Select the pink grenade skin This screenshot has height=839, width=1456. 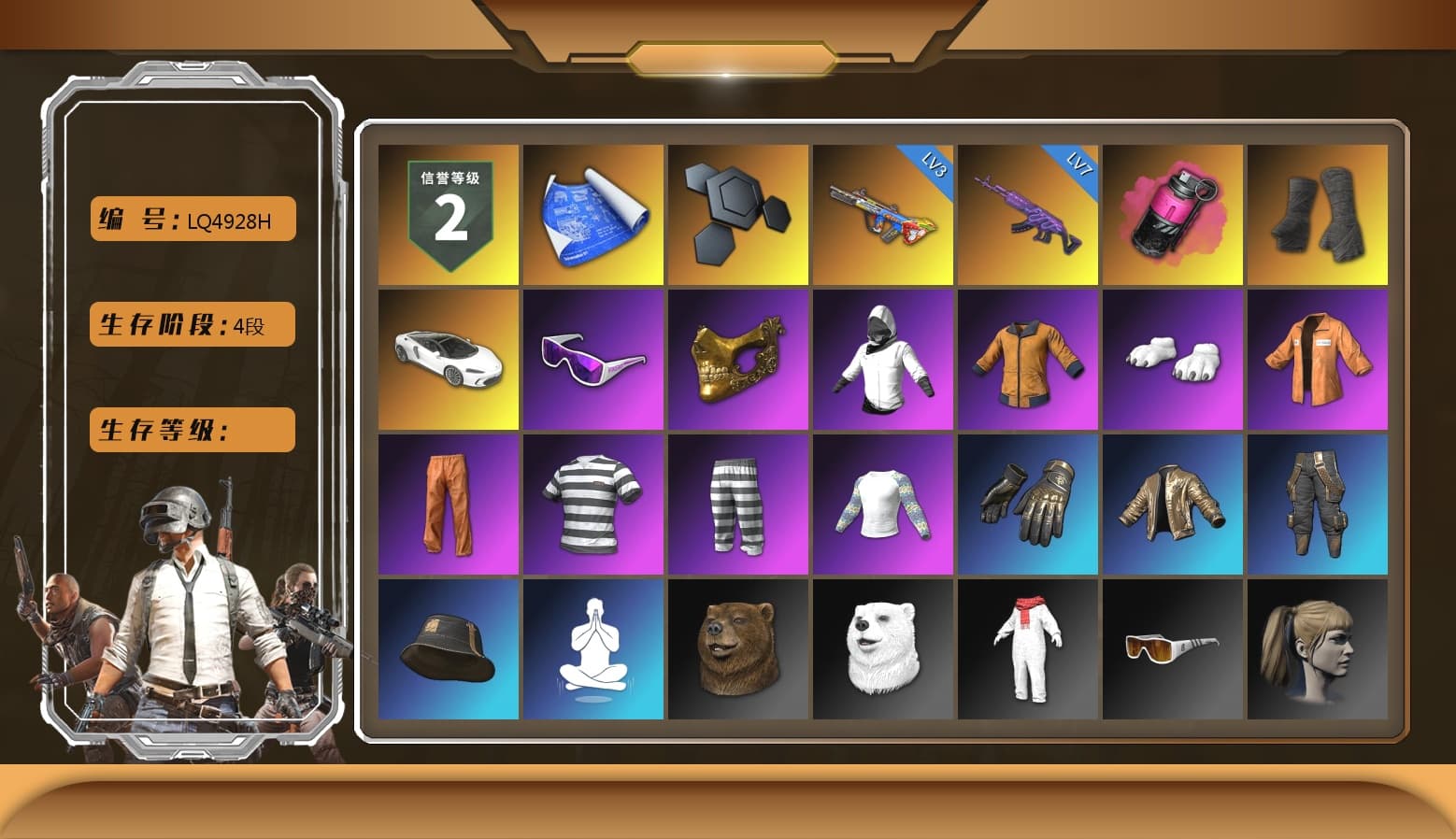1173,213
